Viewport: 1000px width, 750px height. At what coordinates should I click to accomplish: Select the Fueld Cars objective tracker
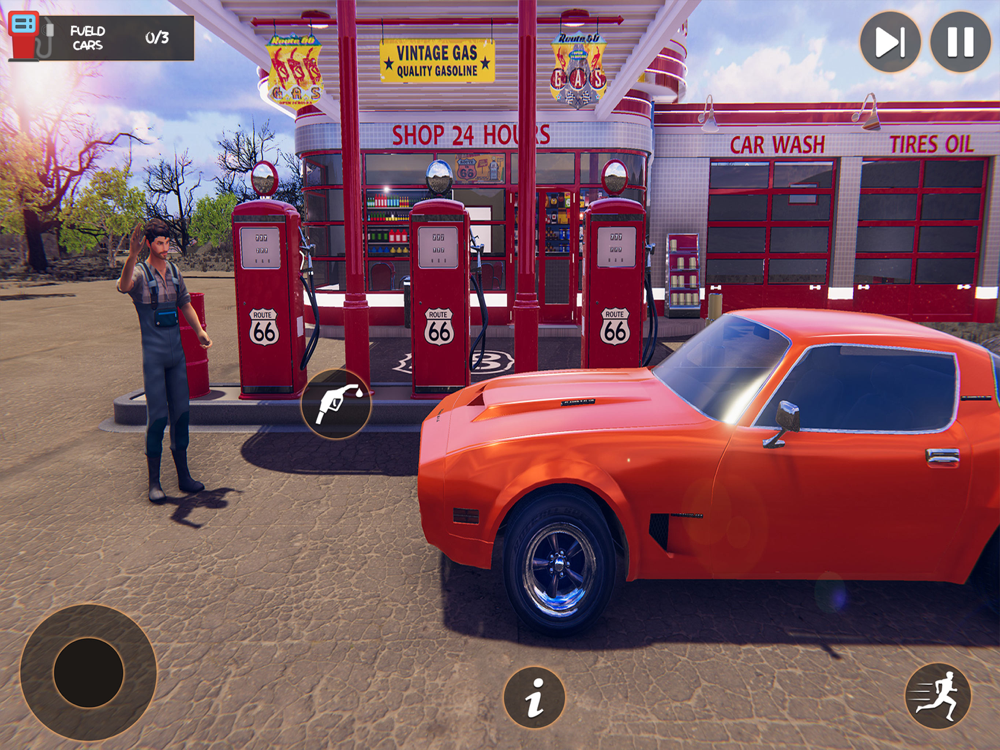[101, 38]
